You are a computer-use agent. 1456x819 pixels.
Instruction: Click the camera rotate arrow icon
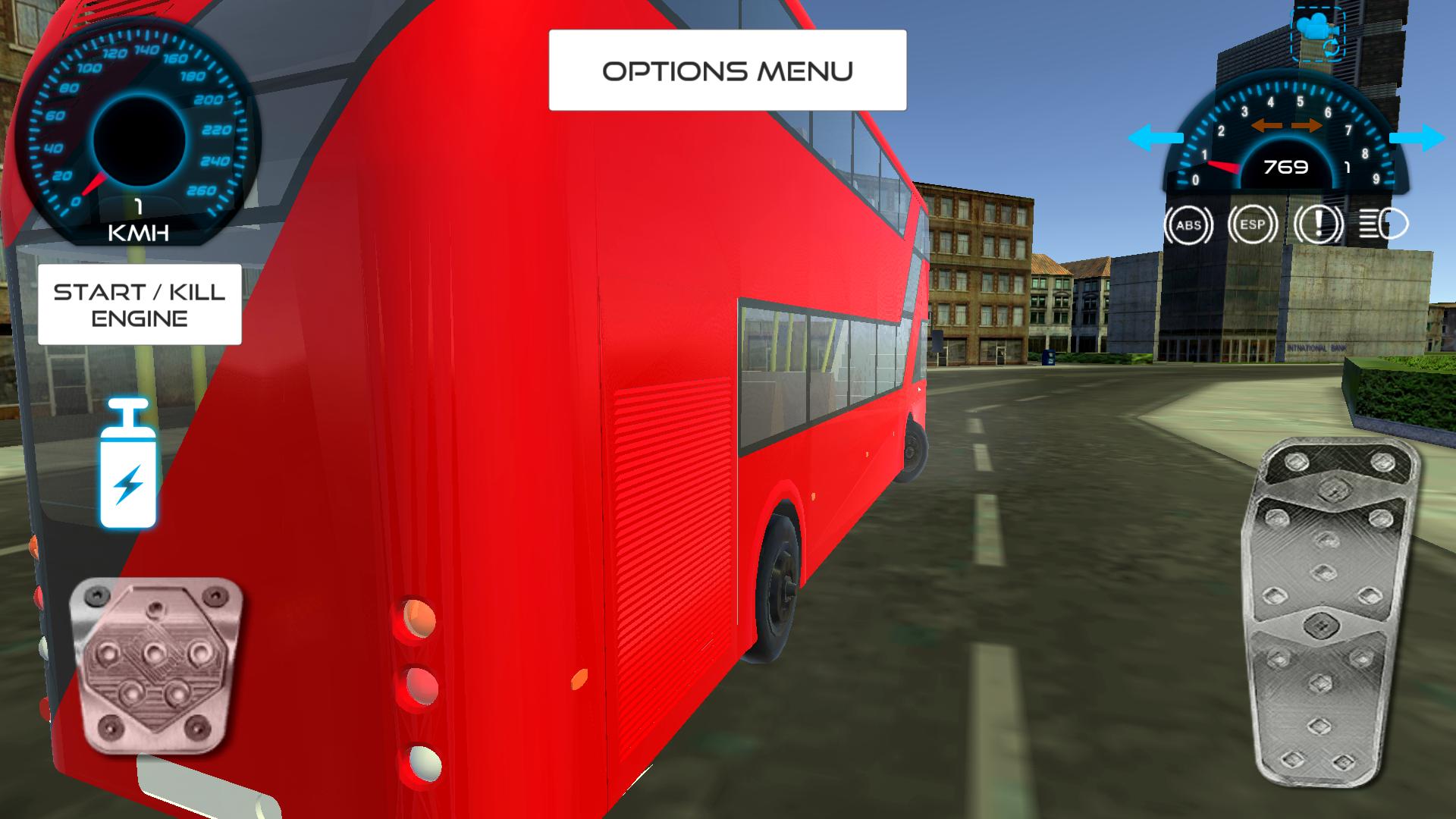(1332, 47)
